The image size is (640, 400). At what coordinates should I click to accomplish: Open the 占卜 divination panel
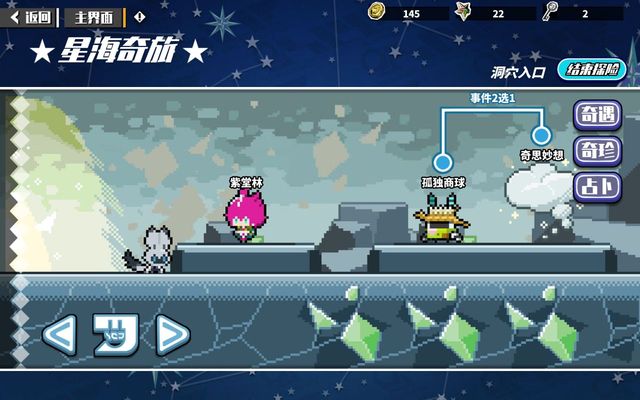pyautogui.click(x=596, y=186)
